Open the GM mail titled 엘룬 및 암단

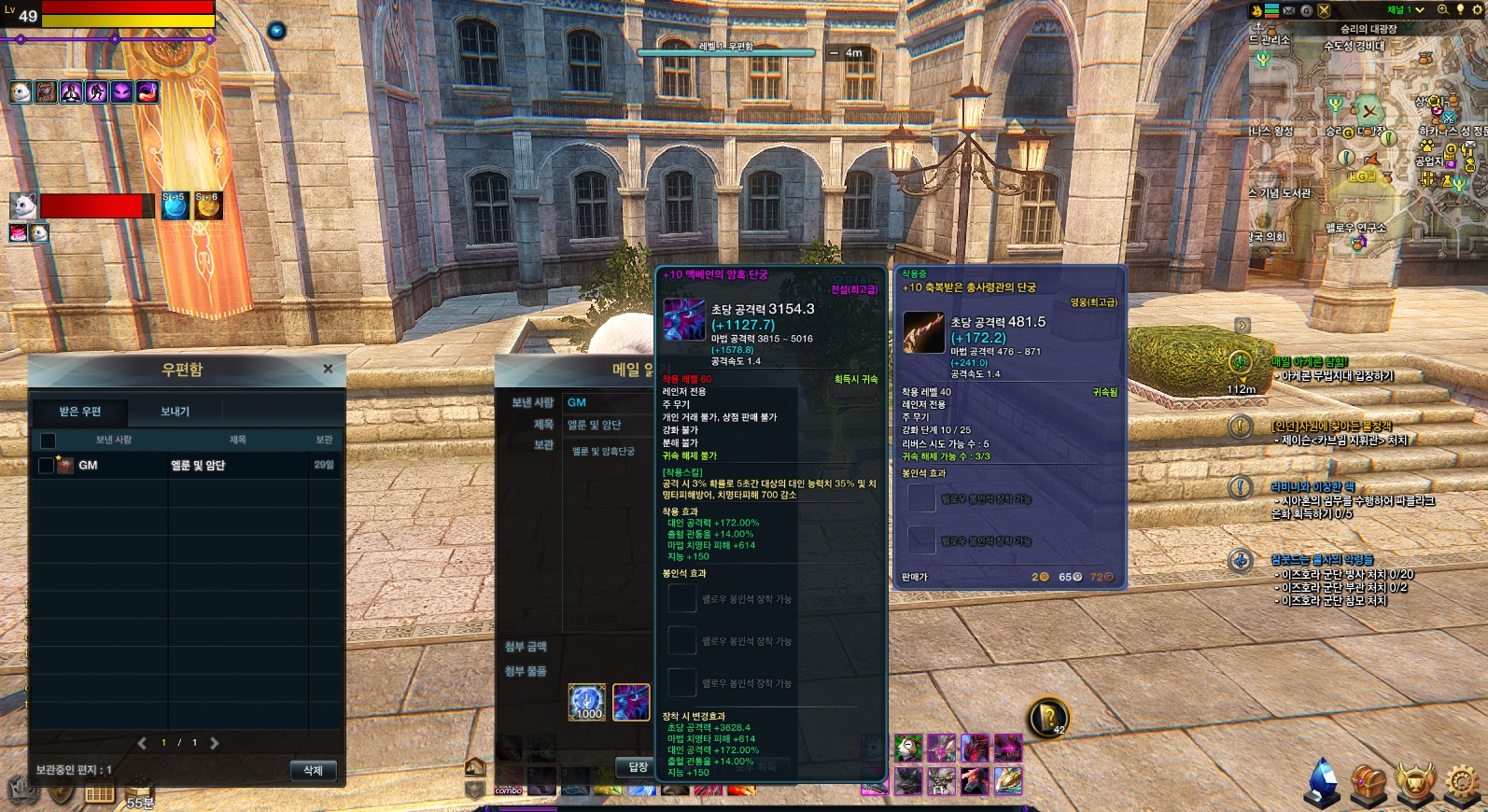[x=197, y=465]
